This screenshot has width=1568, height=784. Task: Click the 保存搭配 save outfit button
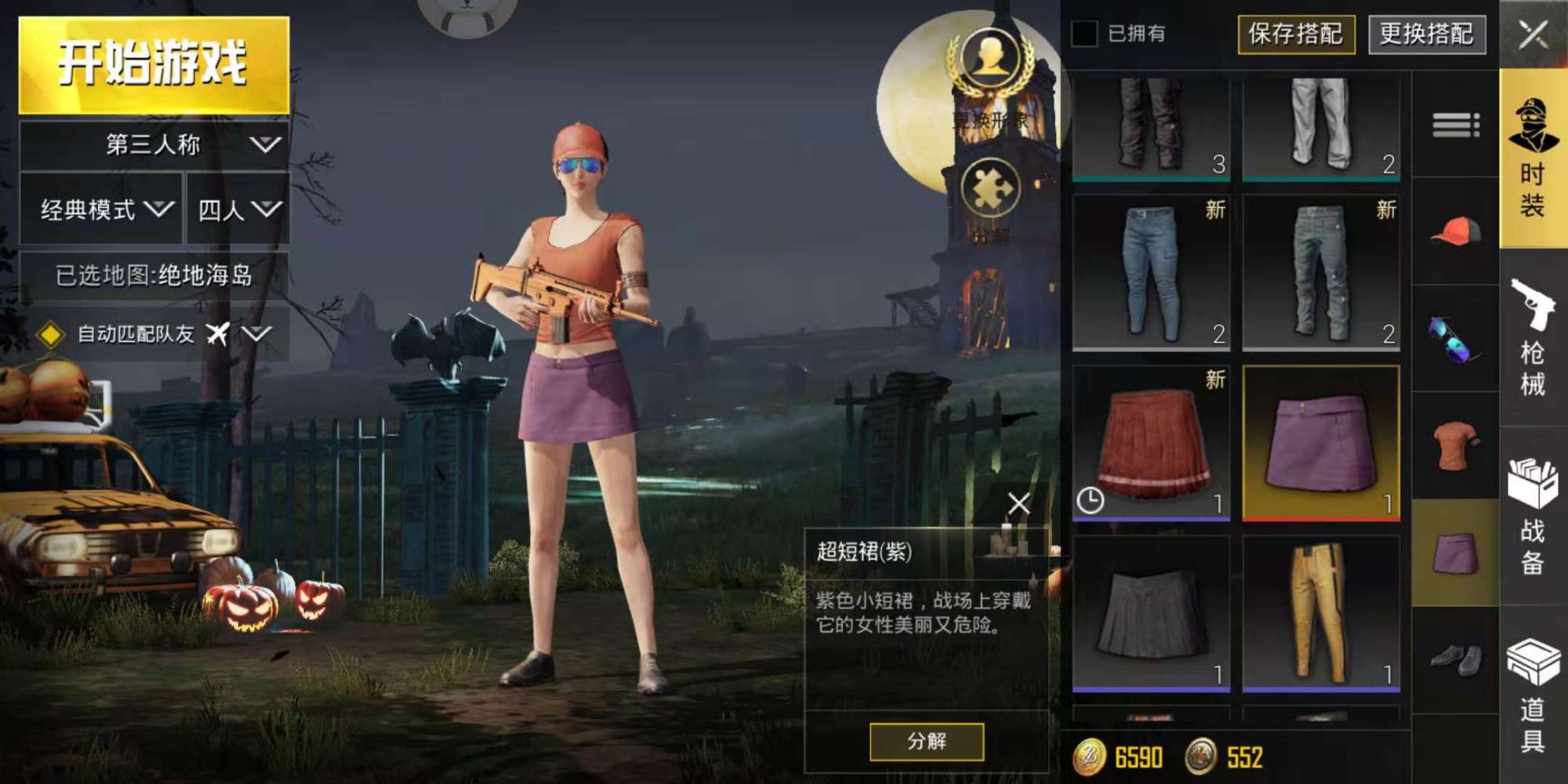pos(1298,35)
